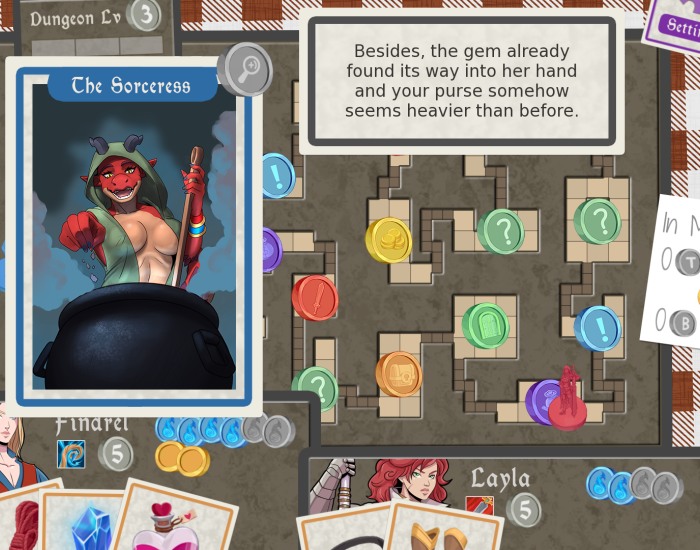Select the yellow gold coins token
700x550 pixels.
click(x=388, y=240)
